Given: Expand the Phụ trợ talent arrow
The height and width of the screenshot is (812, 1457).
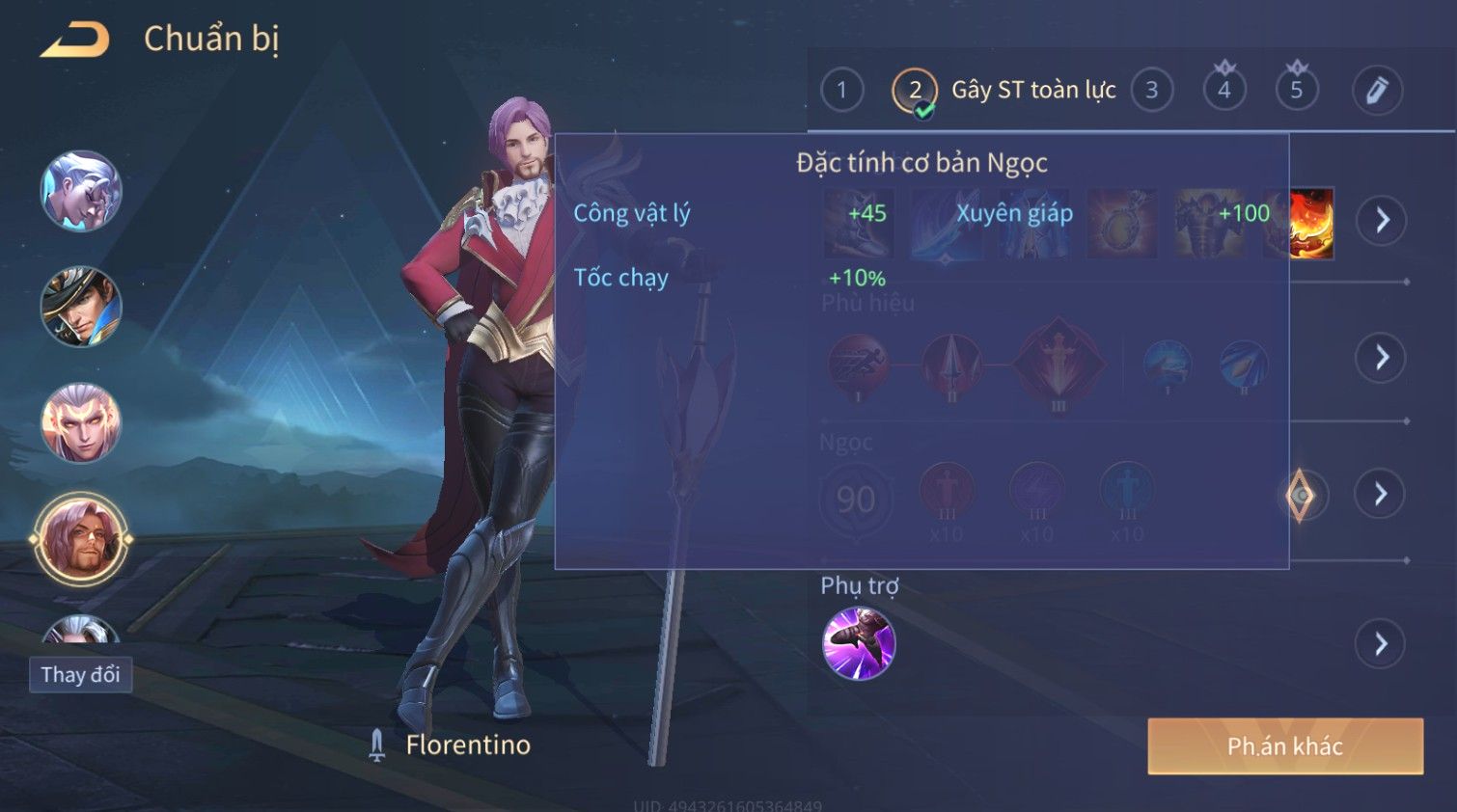Looking at the screenshot, I should pyautogui.click(x=1380, y=644).
